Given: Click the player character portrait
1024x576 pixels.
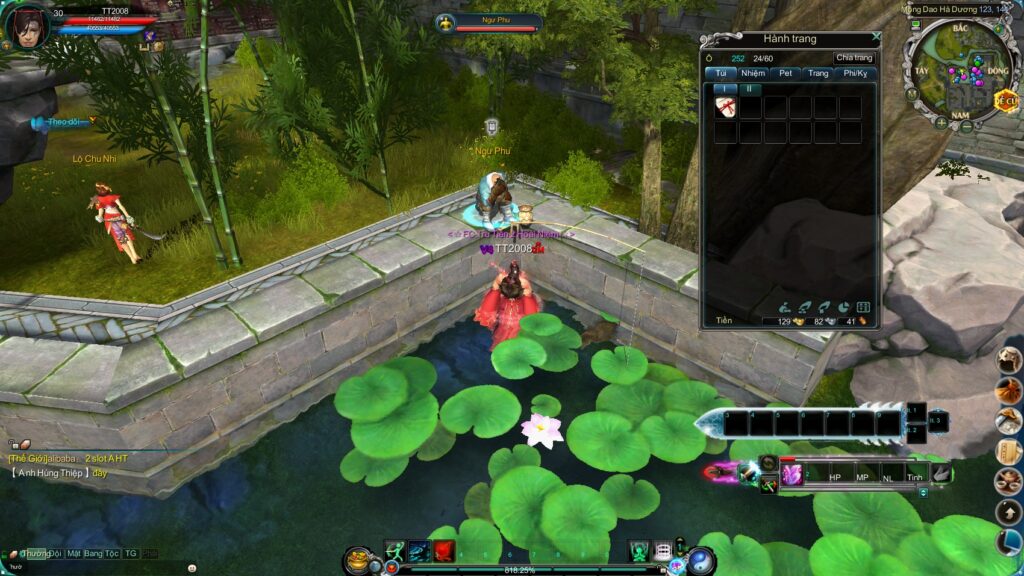Looking at the screenshot, I should 26,25.
